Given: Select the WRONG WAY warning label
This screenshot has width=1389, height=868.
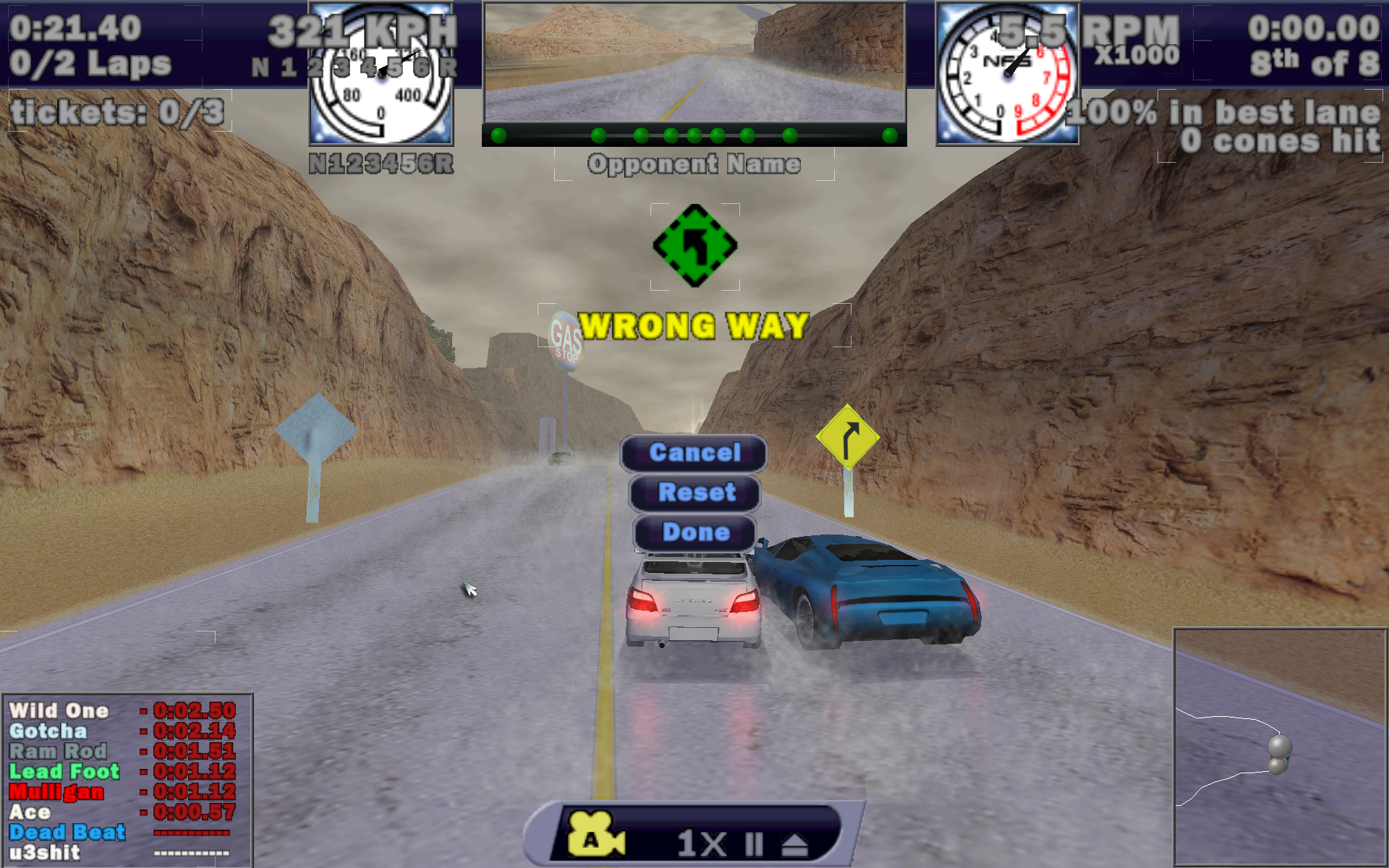Looking at the screenshot, I should tap(694, 326).
